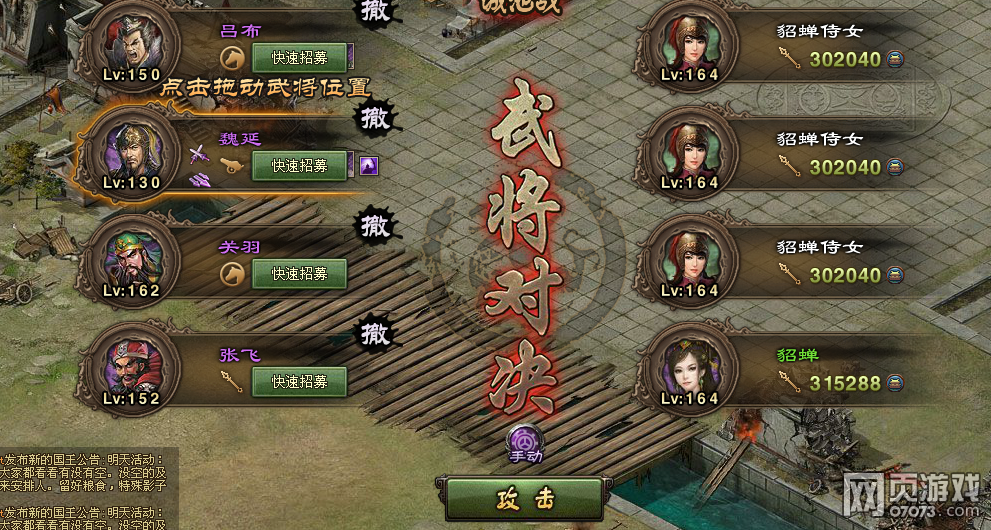Click 快速招募 for 魏延
The width and height of the screenshot is (991, 530).
tap(299, 165)
